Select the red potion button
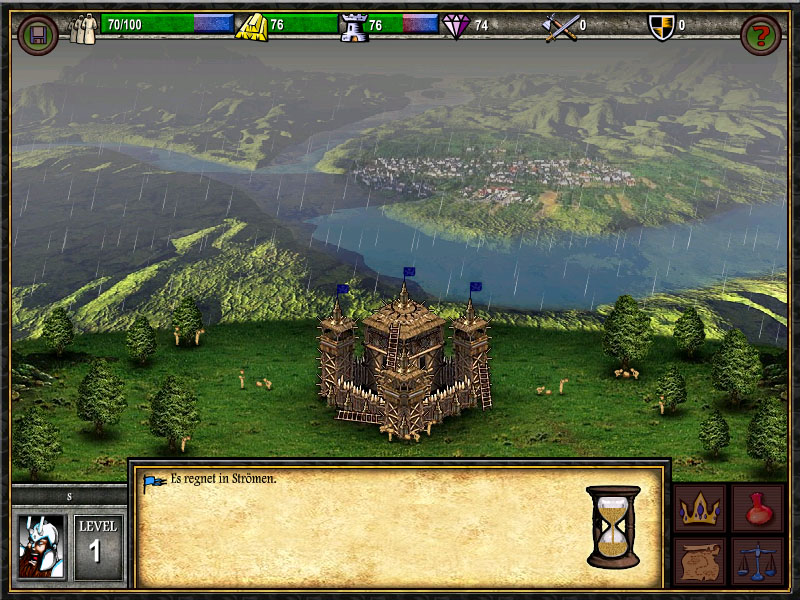This screenshot has width=800, height=600. click(756, 508)
